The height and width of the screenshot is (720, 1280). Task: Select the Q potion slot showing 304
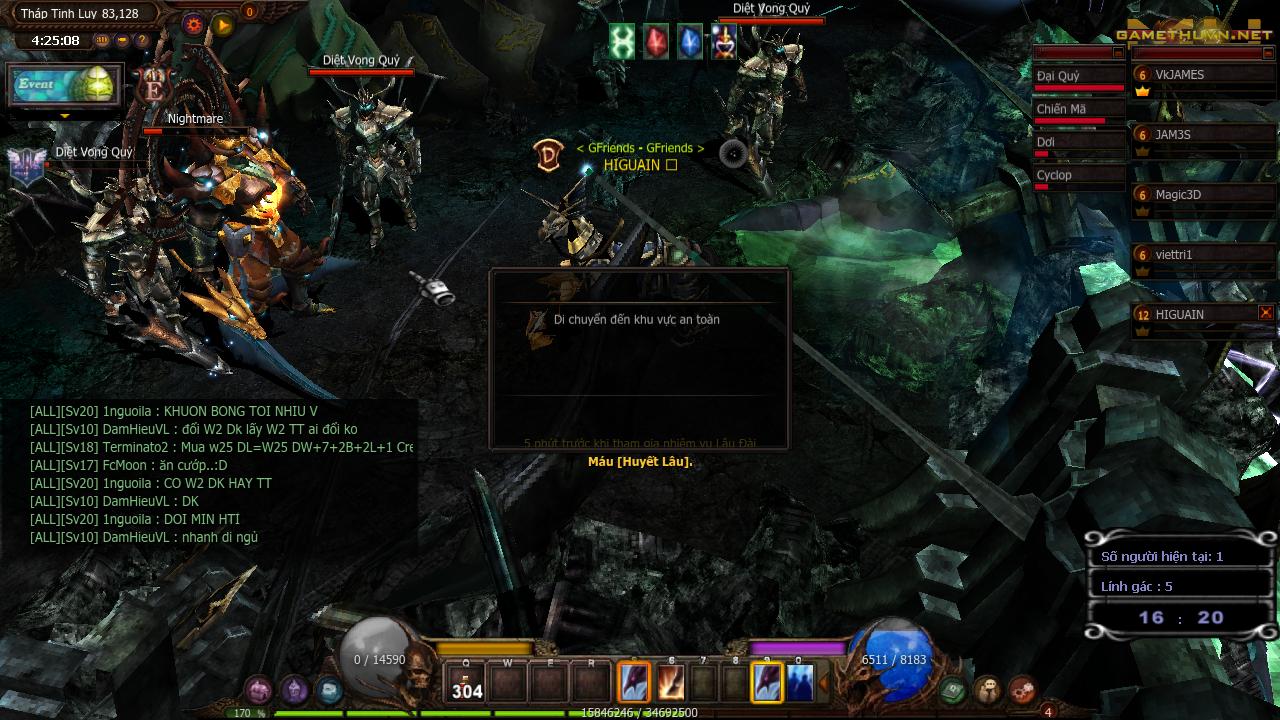(467, 682)
